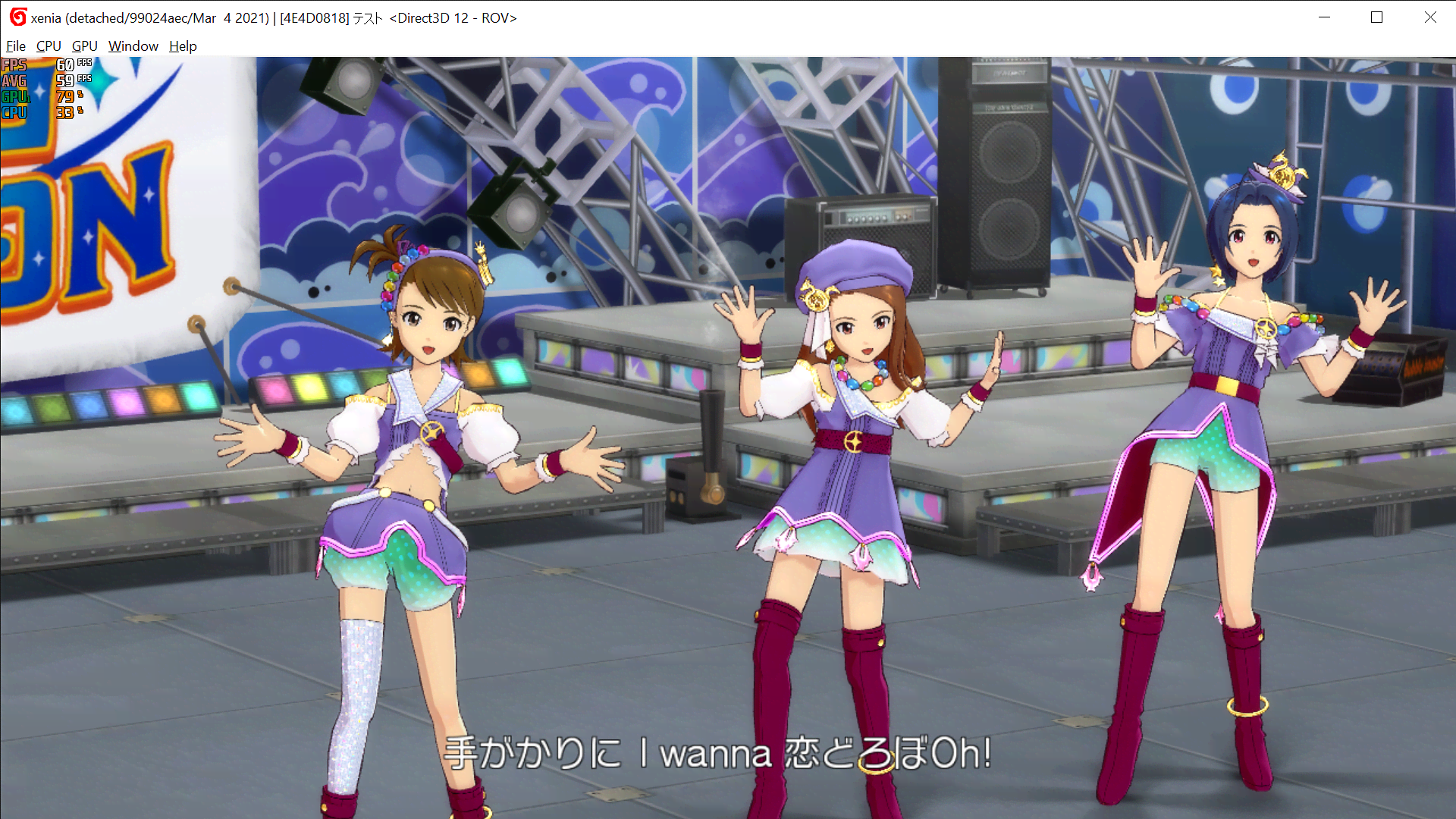Click the title bar text showing Direct3D 12 ROV
This screenshot has height=819, width=1456.
point(451,17)
